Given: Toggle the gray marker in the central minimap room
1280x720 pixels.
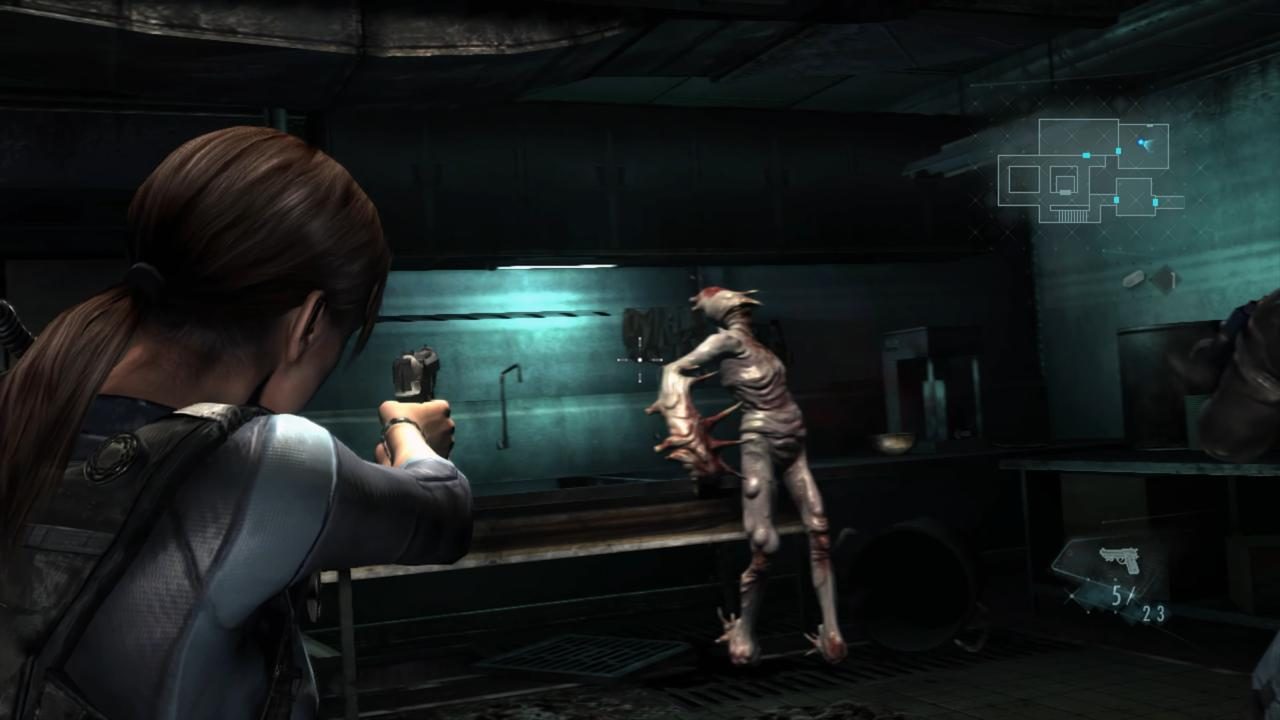Looking at the screenshot, I should tap(1065, 192).
